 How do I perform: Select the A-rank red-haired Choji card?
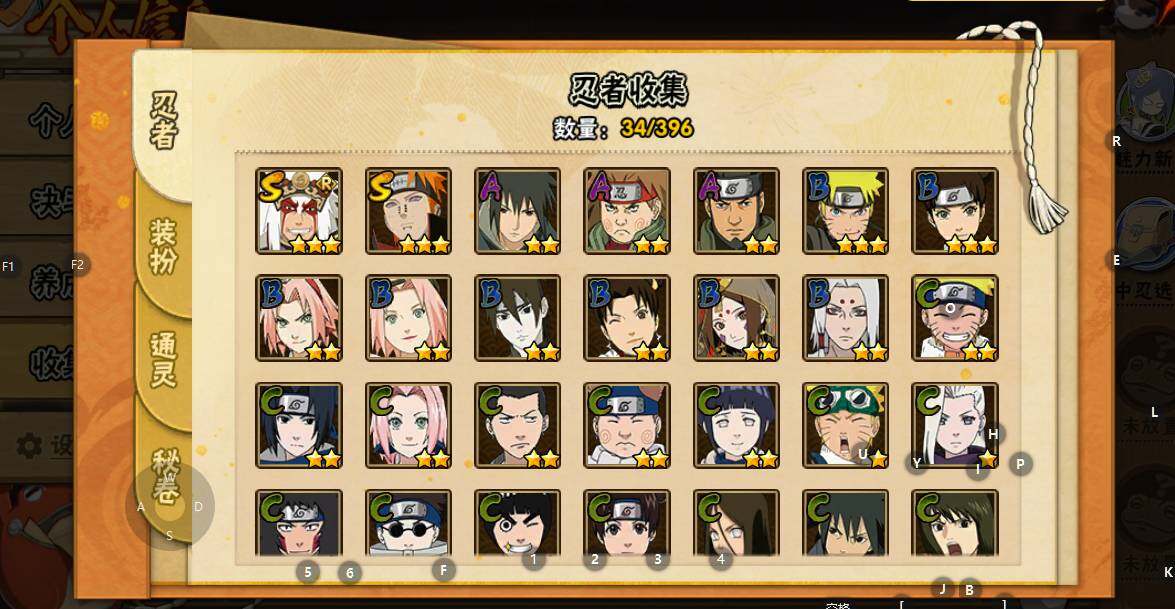(x=627, y=211)
